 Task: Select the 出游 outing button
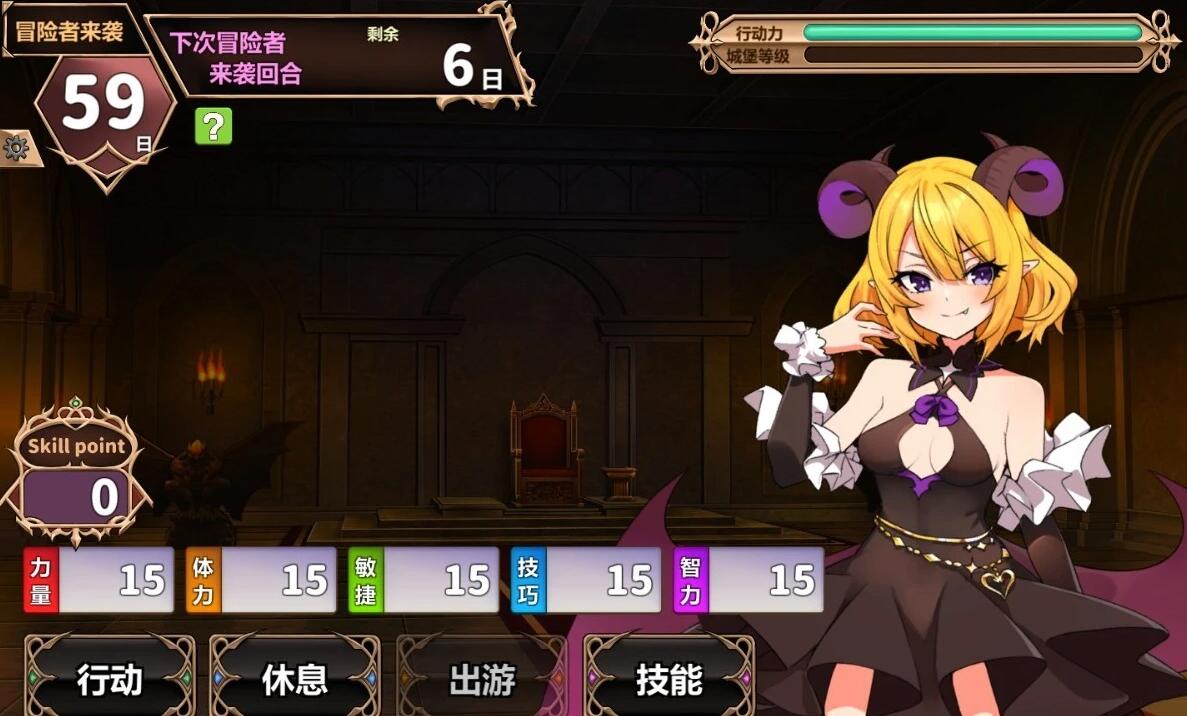point(482,679)
